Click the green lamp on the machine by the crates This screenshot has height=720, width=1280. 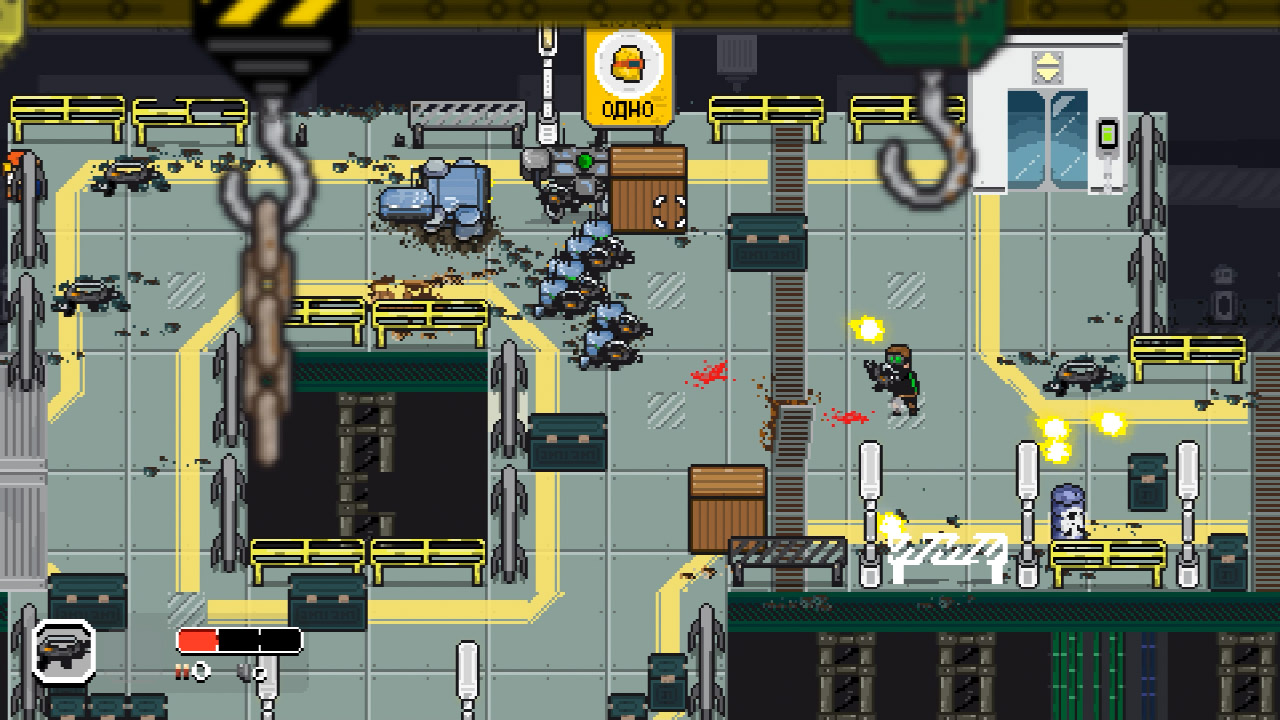[x=584, y=161]
